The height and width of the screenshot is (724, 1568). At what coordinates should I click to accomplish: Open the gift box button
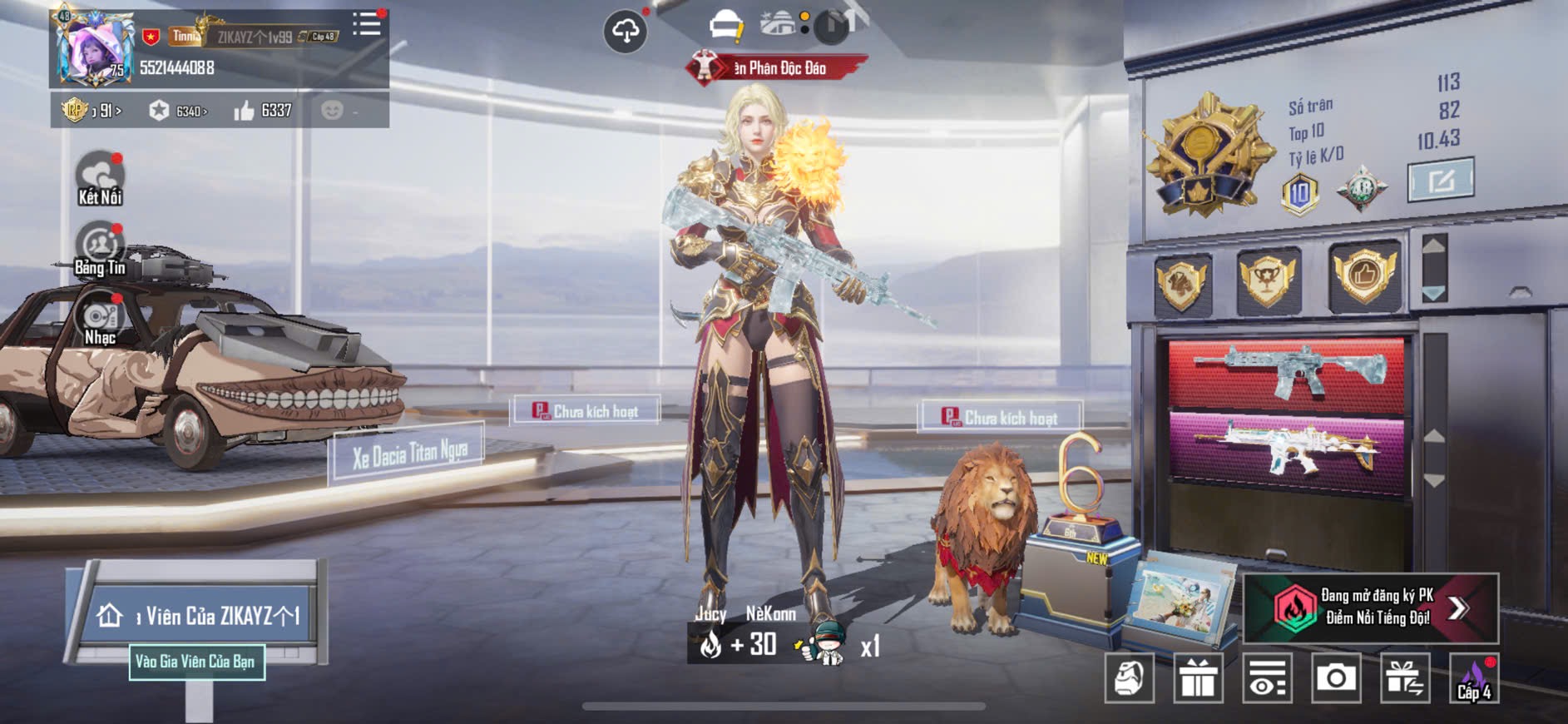click(1198, 678)
